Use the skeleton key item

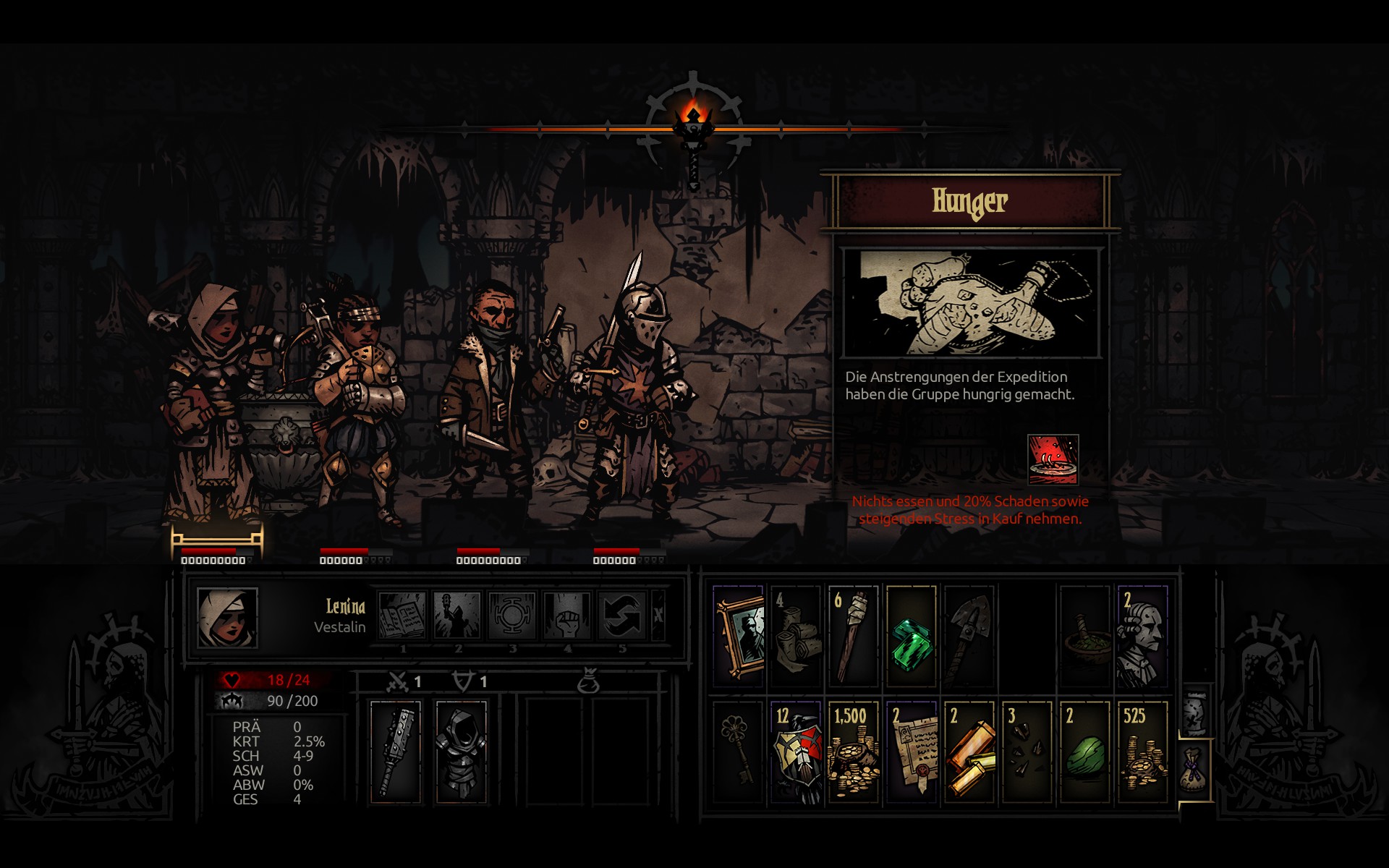click(739, 751)
